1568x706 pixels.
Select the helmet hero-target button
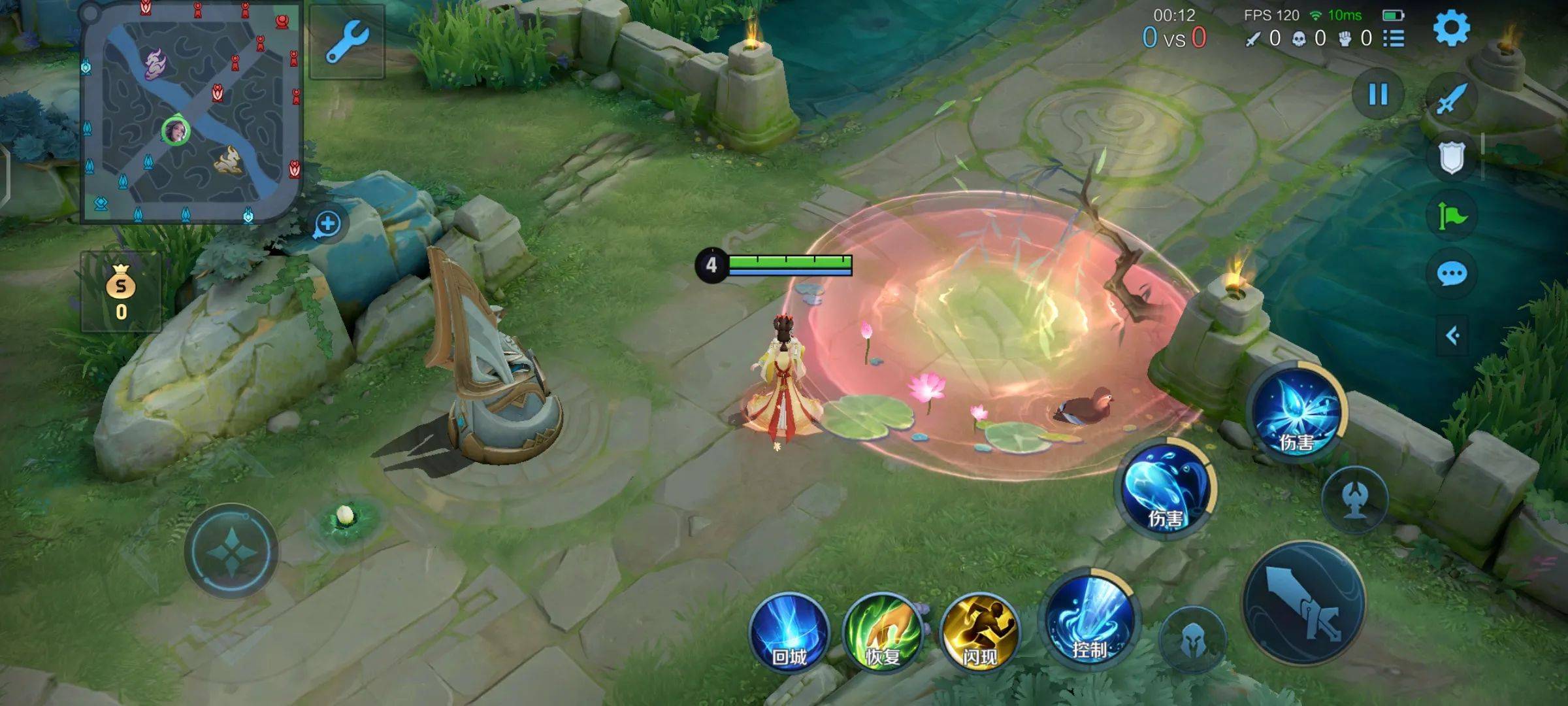coord(1193,641)
